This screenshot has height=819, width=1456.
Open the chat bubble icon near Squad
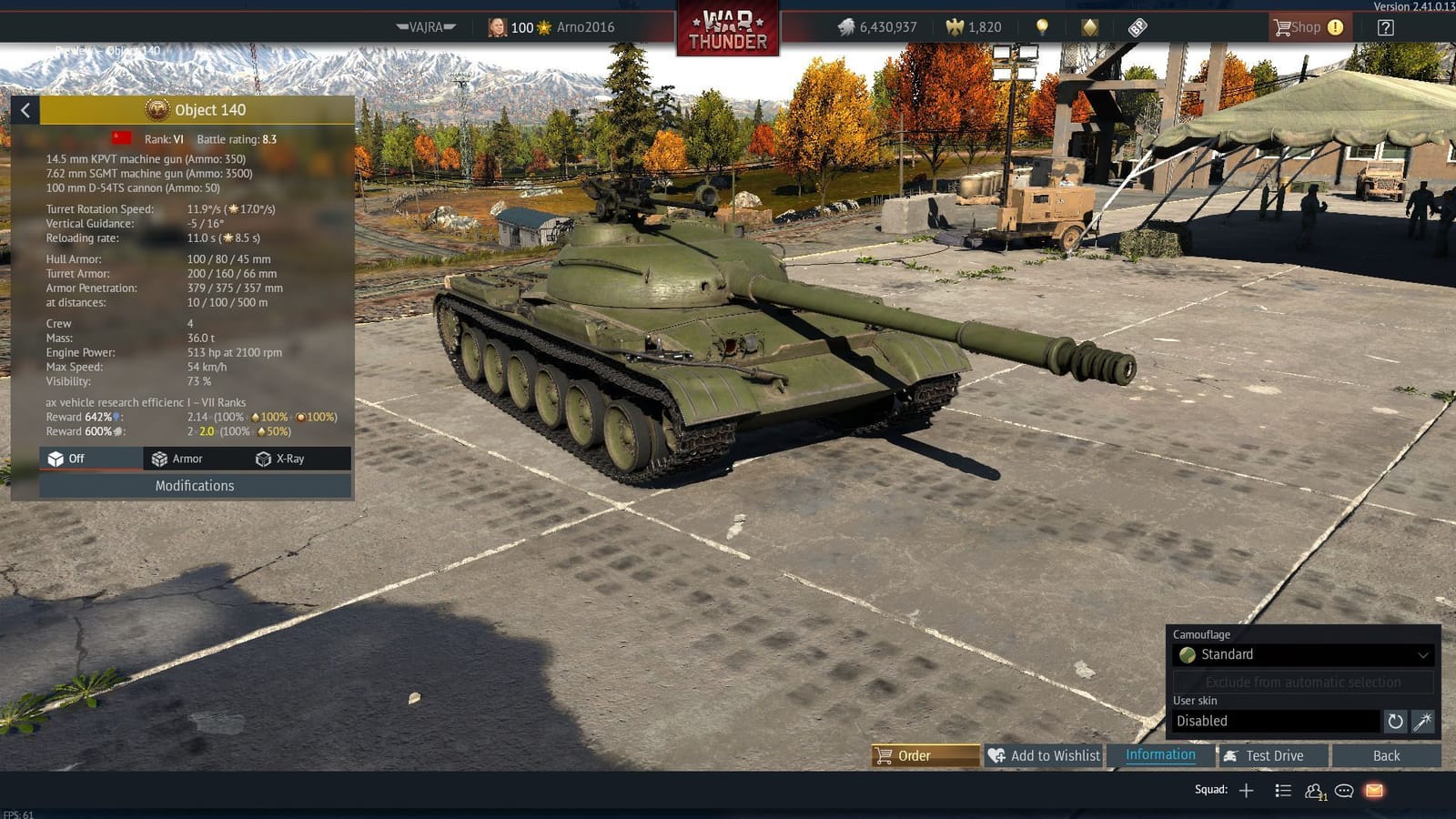coord(1345,790)
